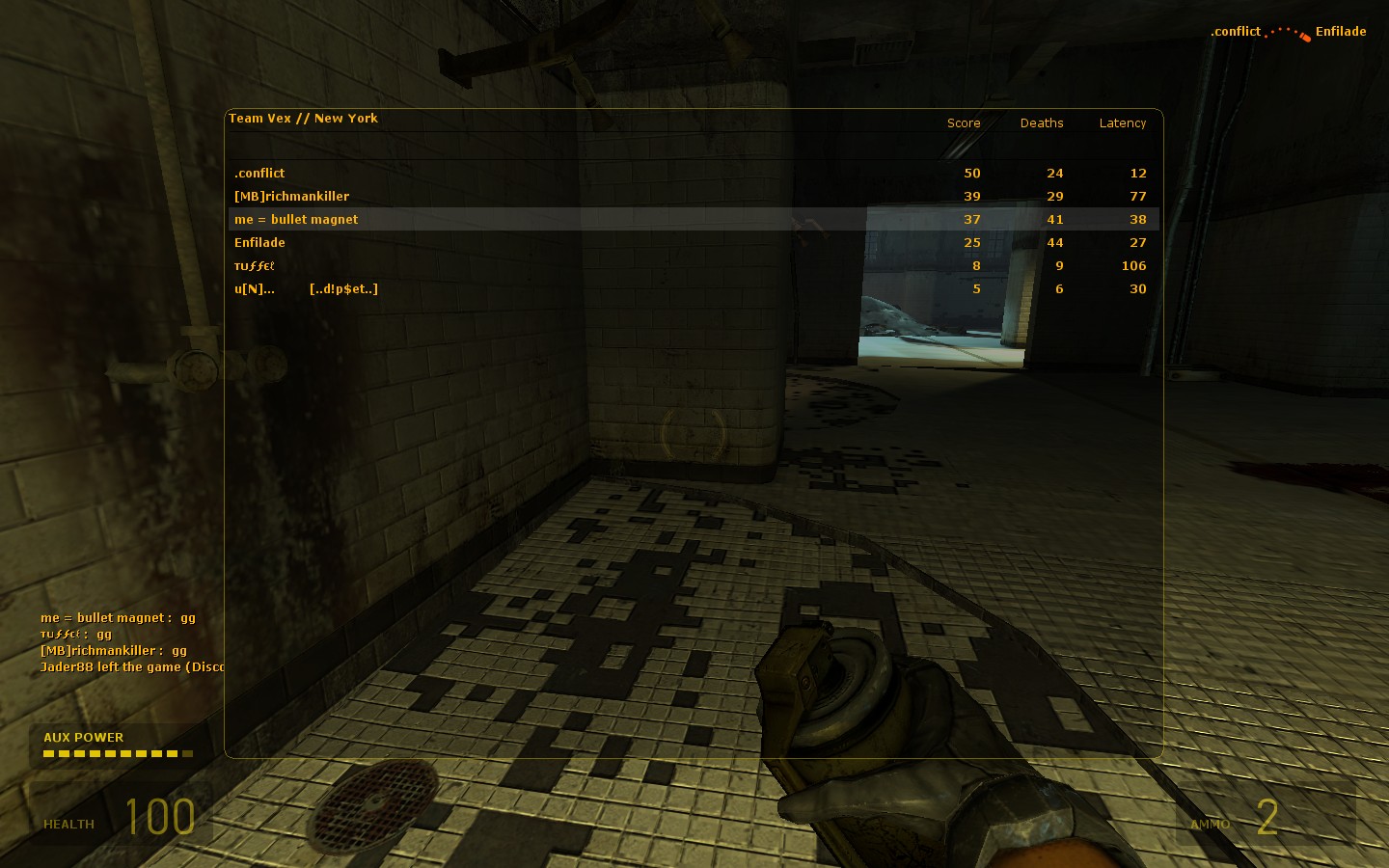Click the AUX POWER indicator label
This screenshot has height=868, width=1389.
[83, 737]
